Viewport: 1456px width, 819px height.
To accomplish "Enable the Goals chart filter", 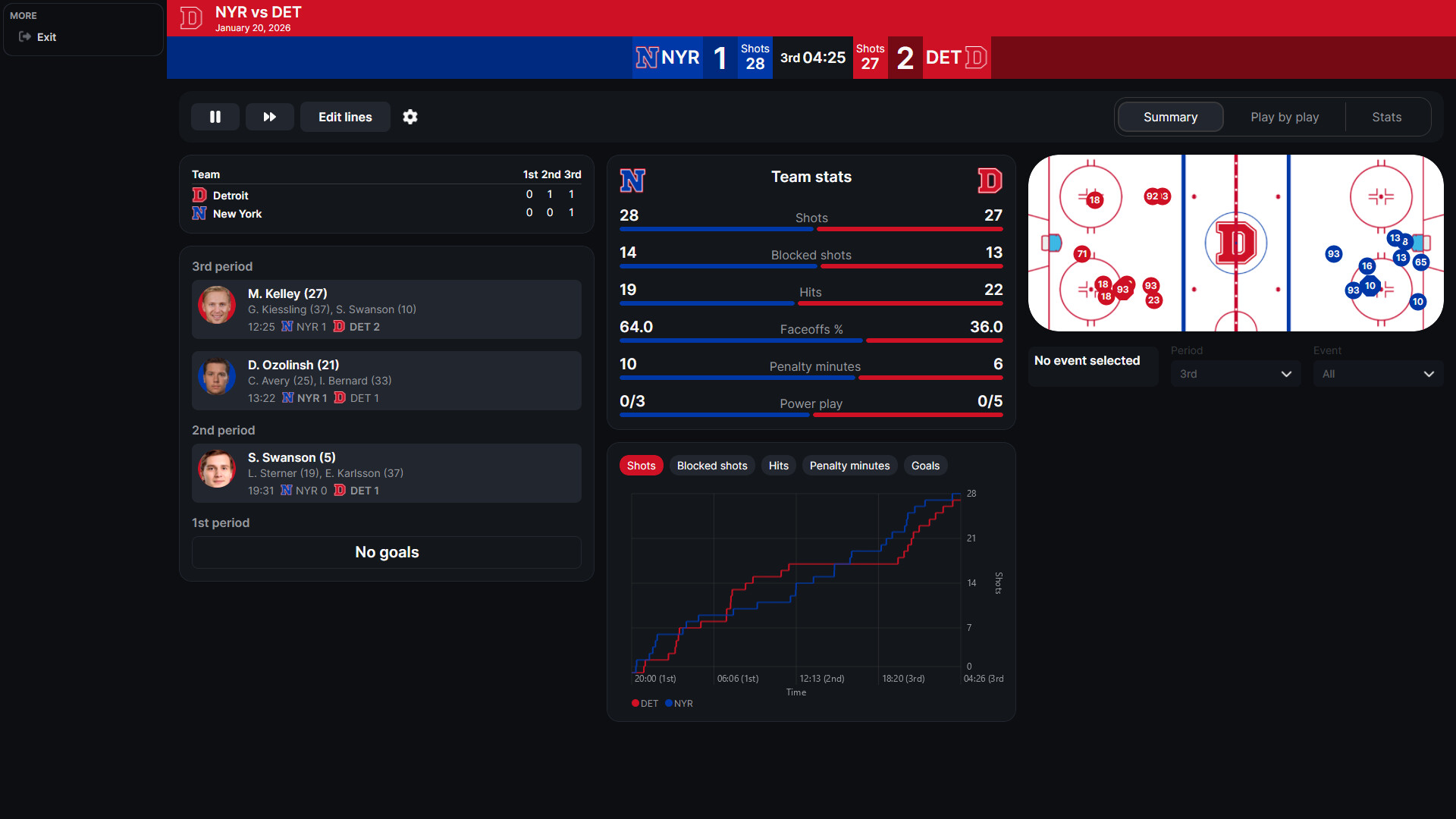I will (x=925, y=465).
